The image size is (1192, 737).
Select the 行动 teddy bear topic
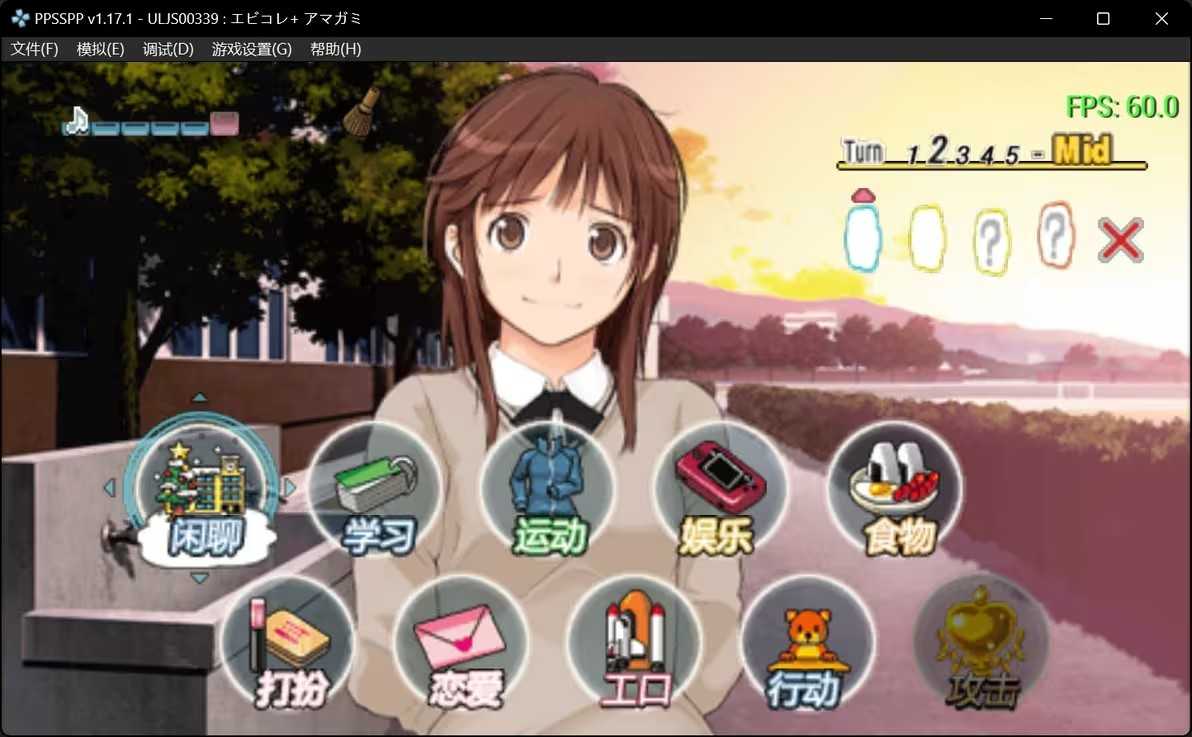tap(808, 645)
